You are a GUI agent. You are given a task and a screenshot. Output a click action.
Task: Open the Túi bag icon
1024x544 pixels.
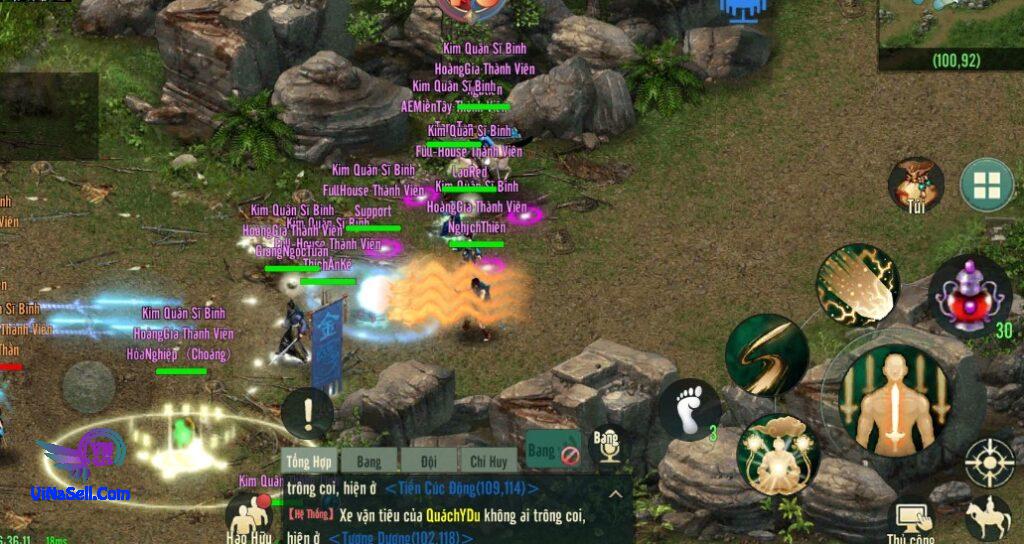[x=916, y=184]
